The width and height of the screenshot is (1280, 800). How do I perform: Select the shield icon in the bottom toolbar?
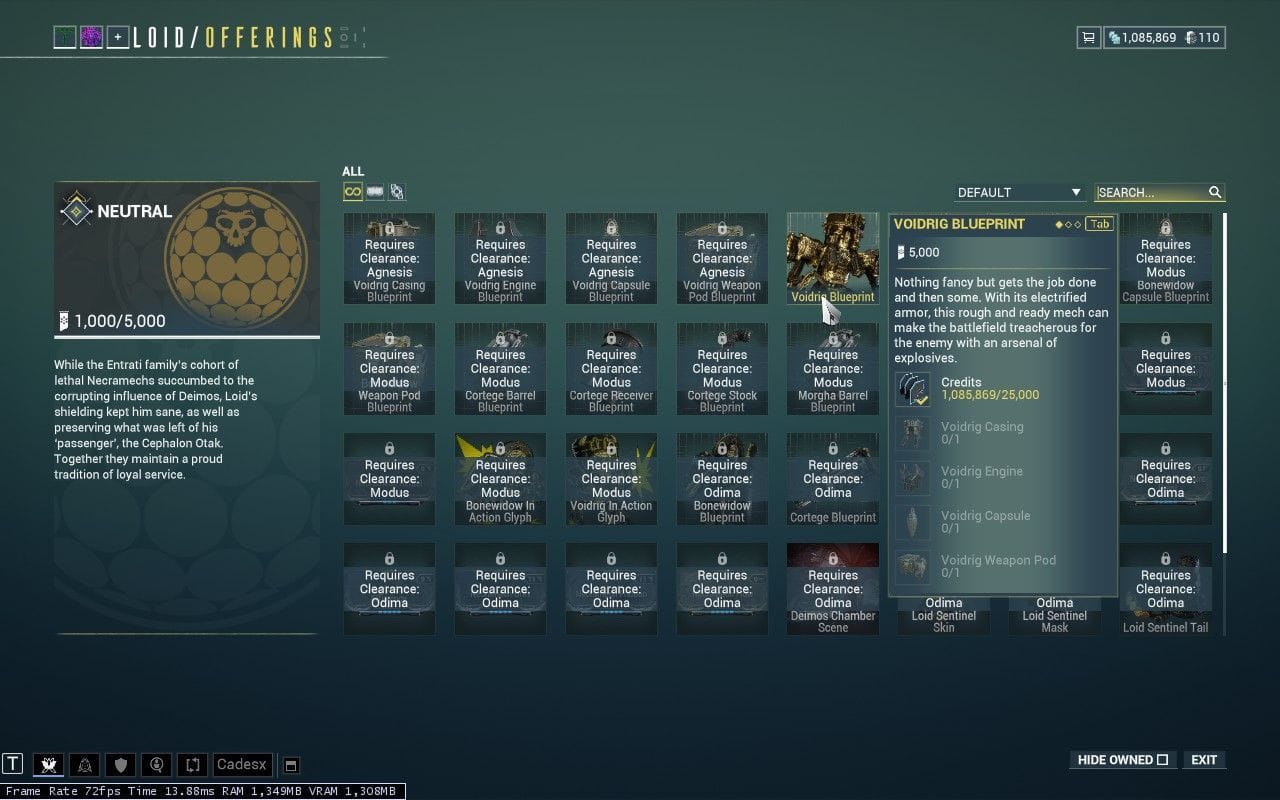[120, 764]
